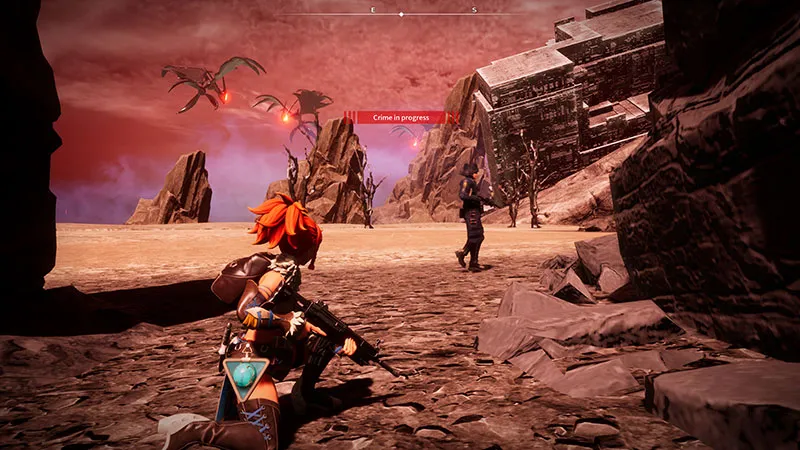Click the Crime in progress alert banner
800x450 pixels.
[401, 117]
